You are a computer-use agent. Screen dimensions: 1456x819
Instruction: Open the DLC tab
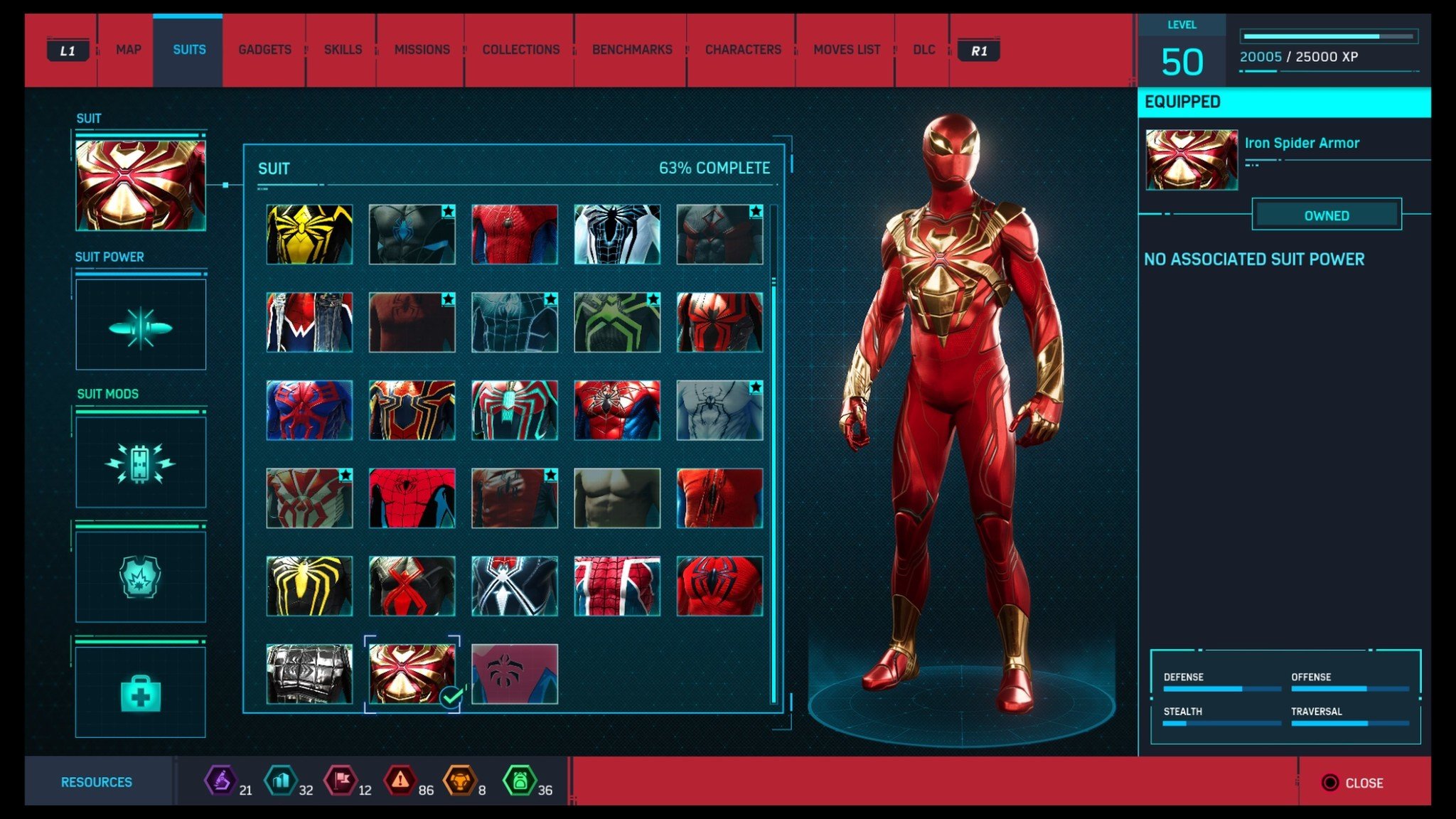point(924,50)
